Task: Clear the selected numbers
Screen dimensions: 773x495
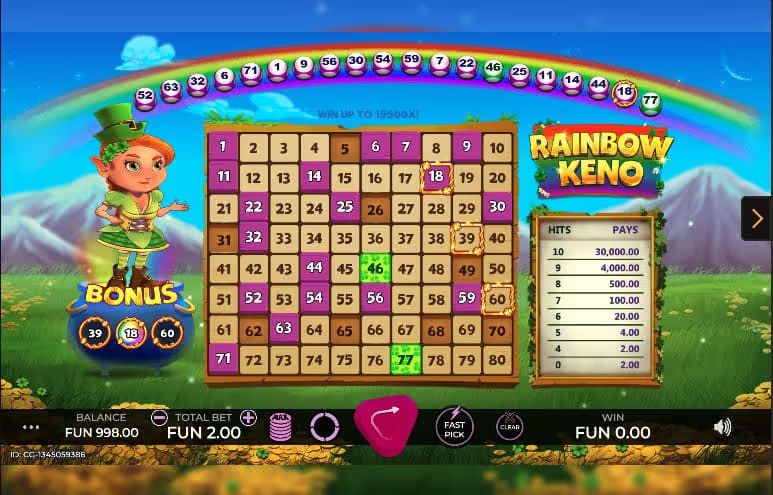Action: coord(509,427)
